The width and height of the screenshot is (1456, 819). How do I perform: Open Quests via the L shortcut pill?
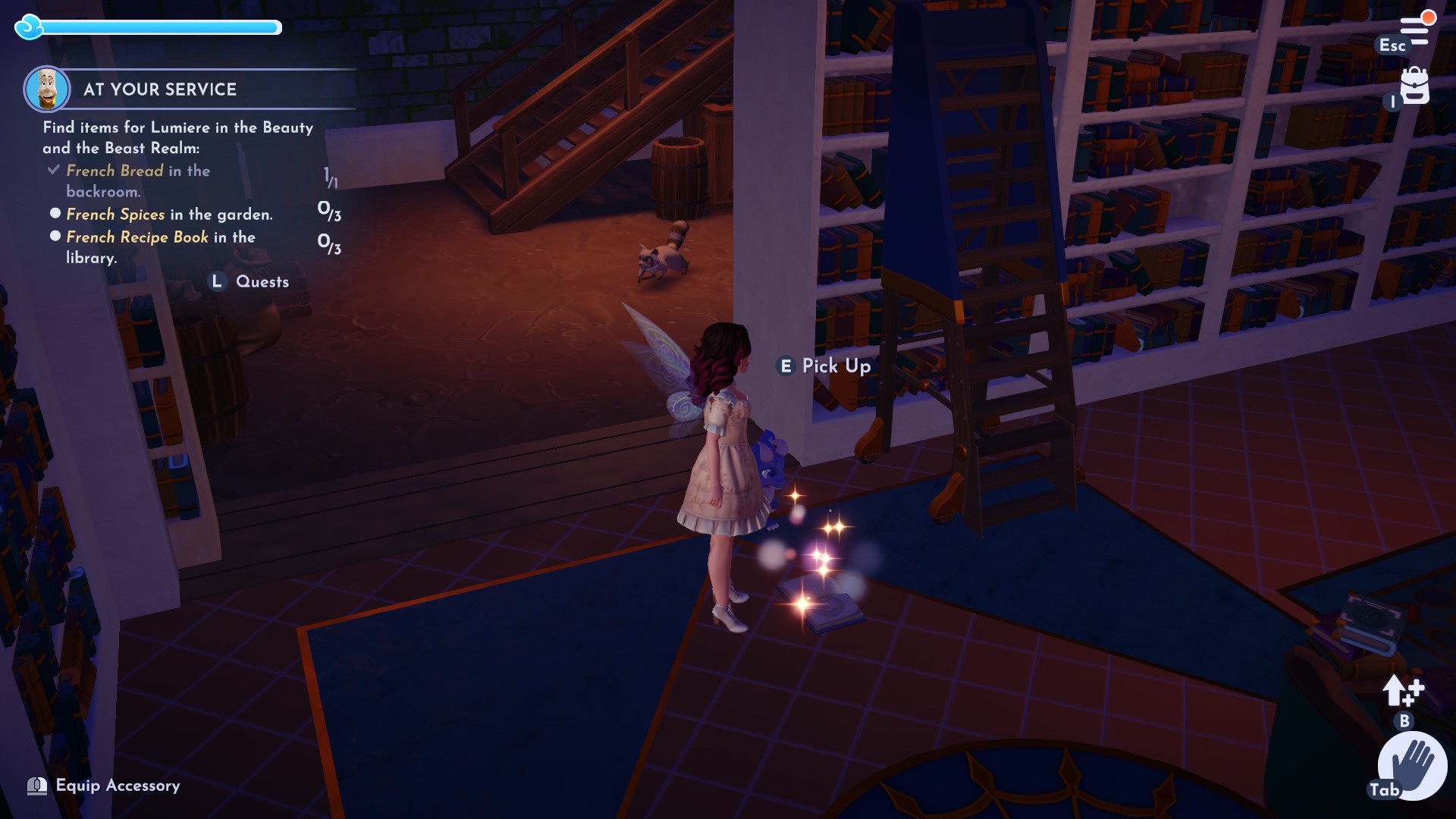(x=218, y=281)
